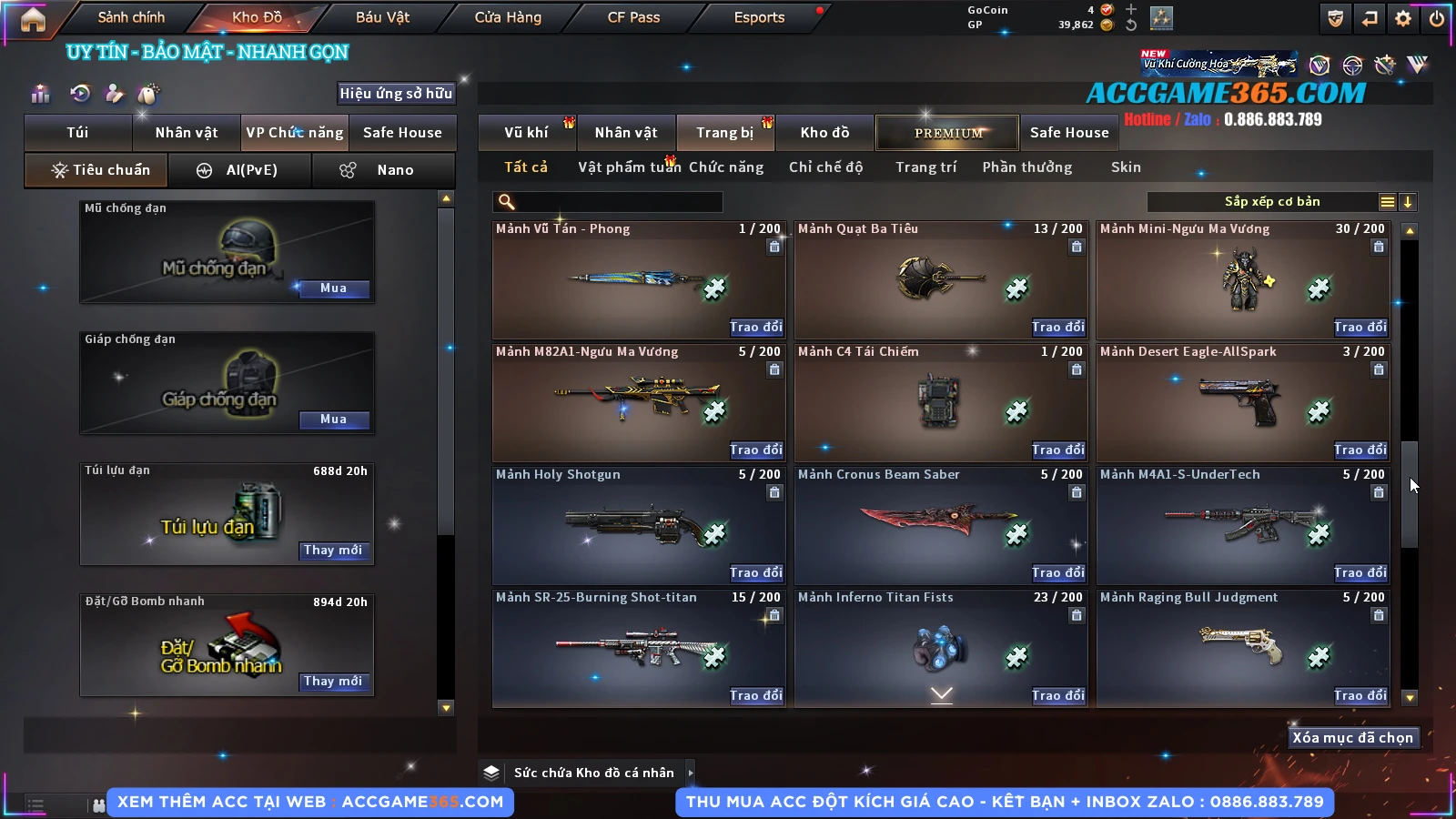Switch to the Nano loadout tab
Image resolution: width=1456 pixels, height=819 pixels.
click(x=383, y=170)
